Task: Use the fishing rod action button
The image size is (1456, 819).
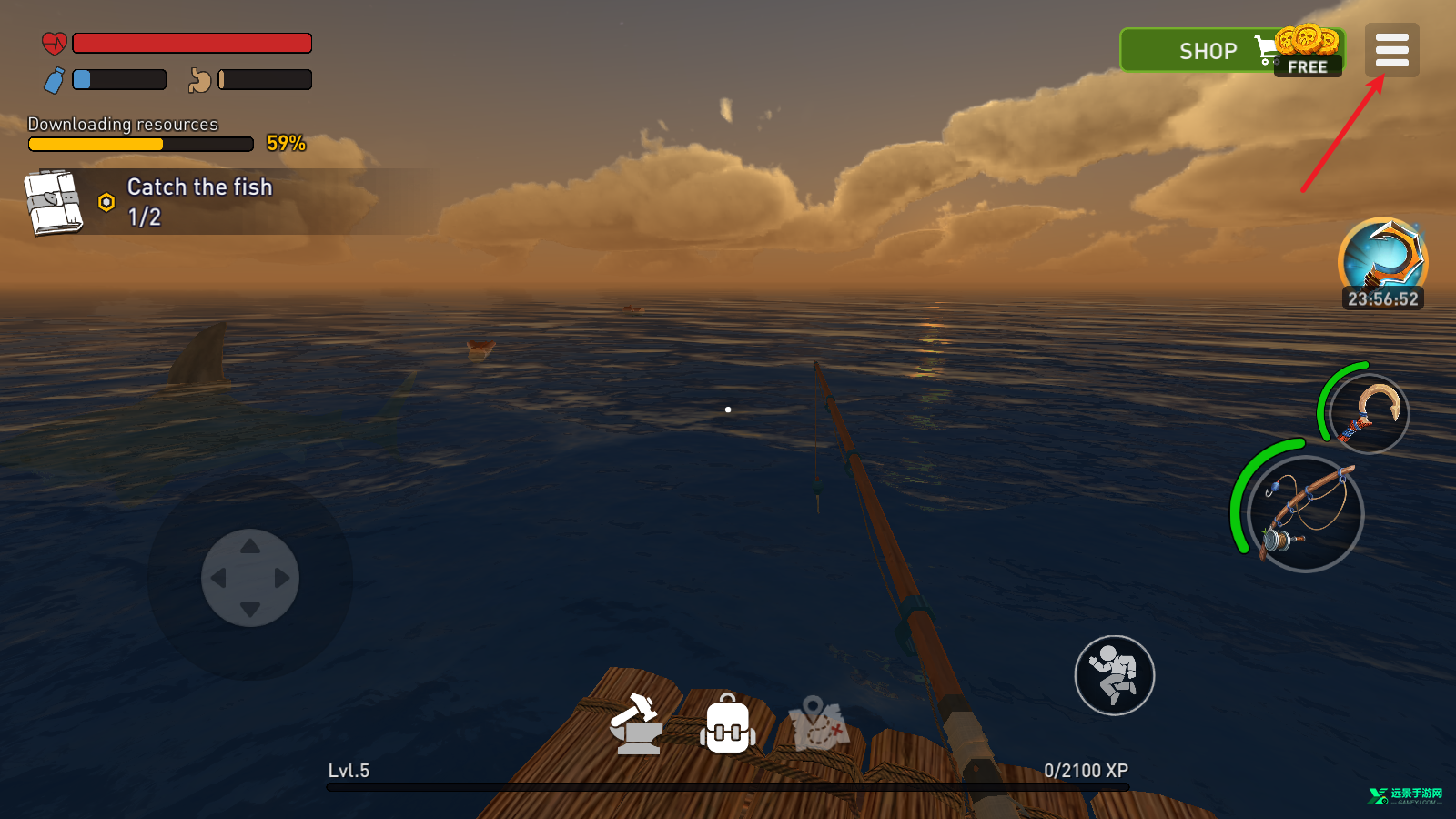Action: click(1306, 514)
